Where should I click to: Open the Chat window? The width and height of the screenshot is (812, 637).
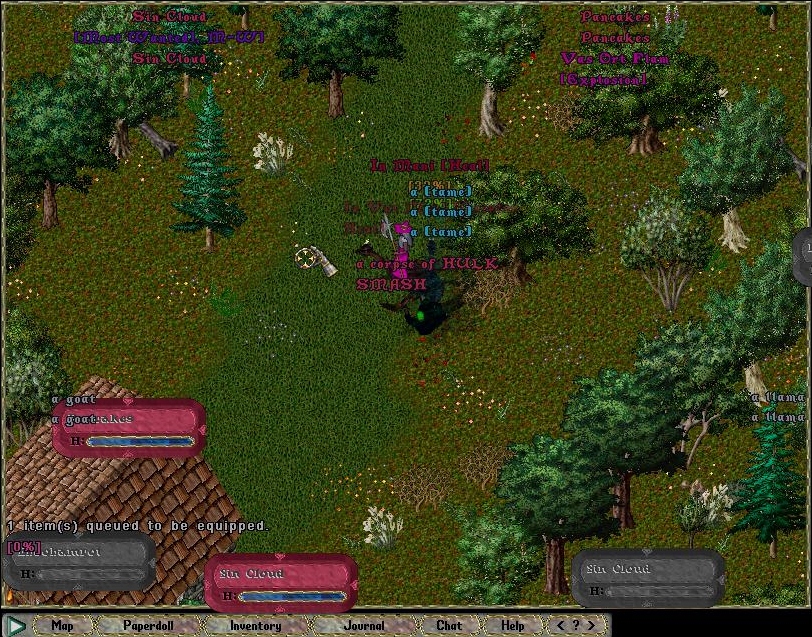pyautogui.click(x=449, y=626)
